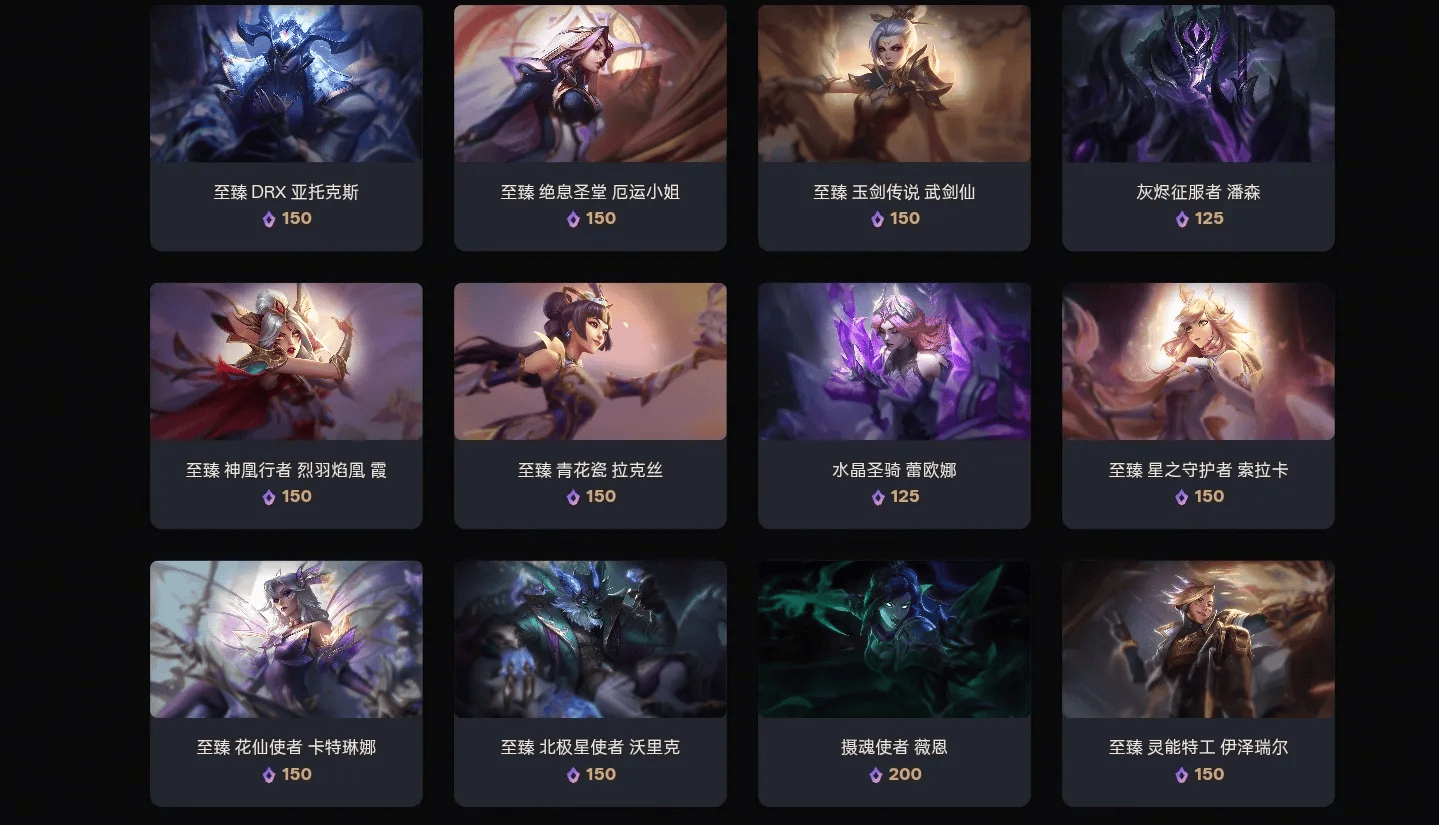The image size is (1439, 825).
Task: Choose the 至臻 北极星使者 沃里克 skin
Action: 590,683
